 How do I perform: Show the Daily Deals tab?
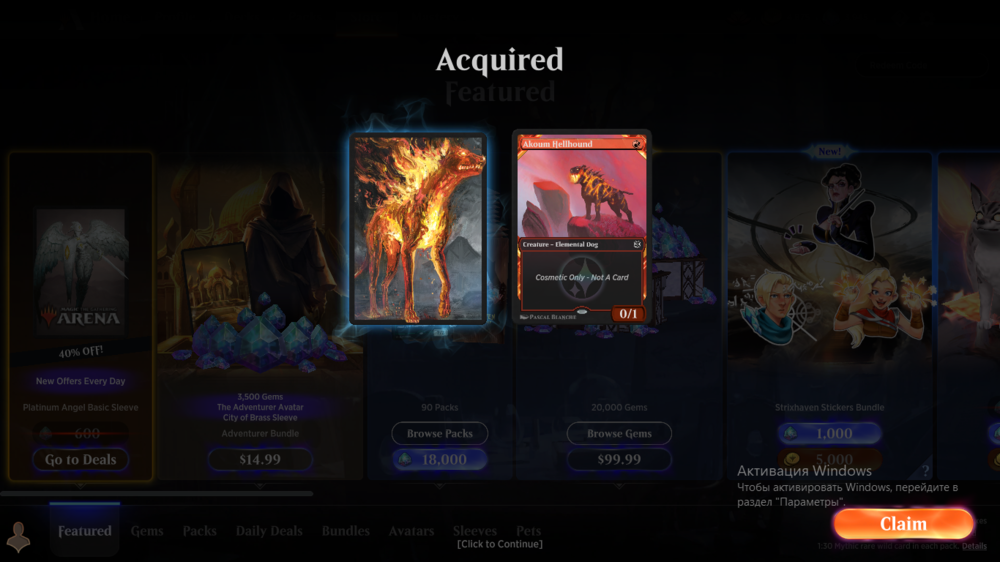click(269, 531)
